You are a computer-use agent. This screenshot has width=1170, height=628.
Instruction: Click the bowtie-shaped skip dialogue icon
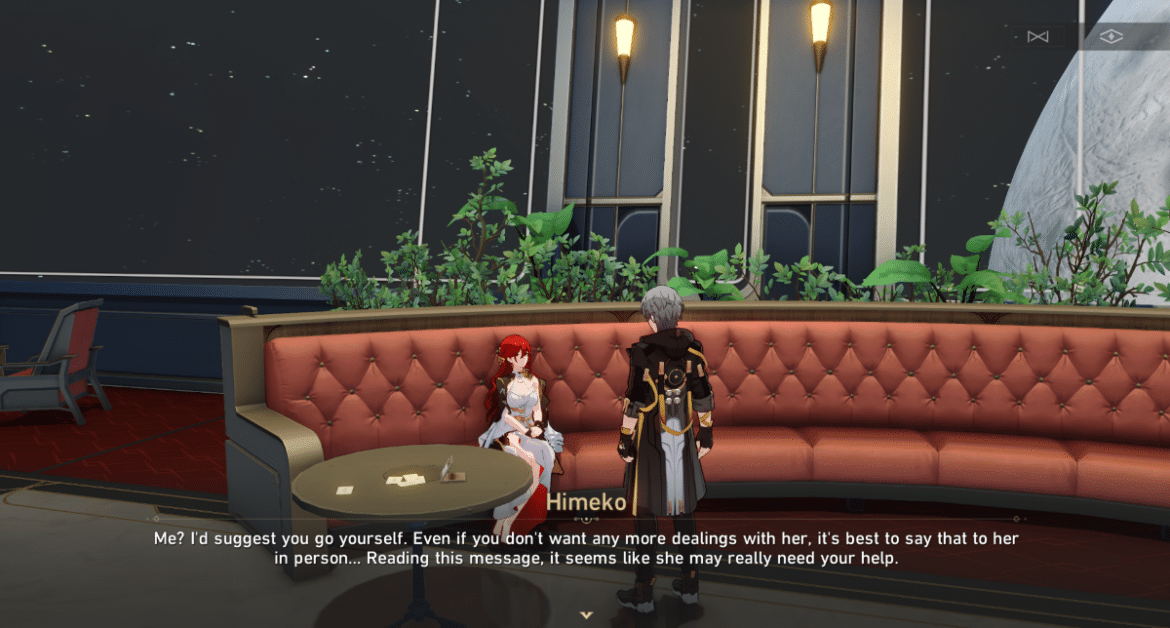(1037, 37)
